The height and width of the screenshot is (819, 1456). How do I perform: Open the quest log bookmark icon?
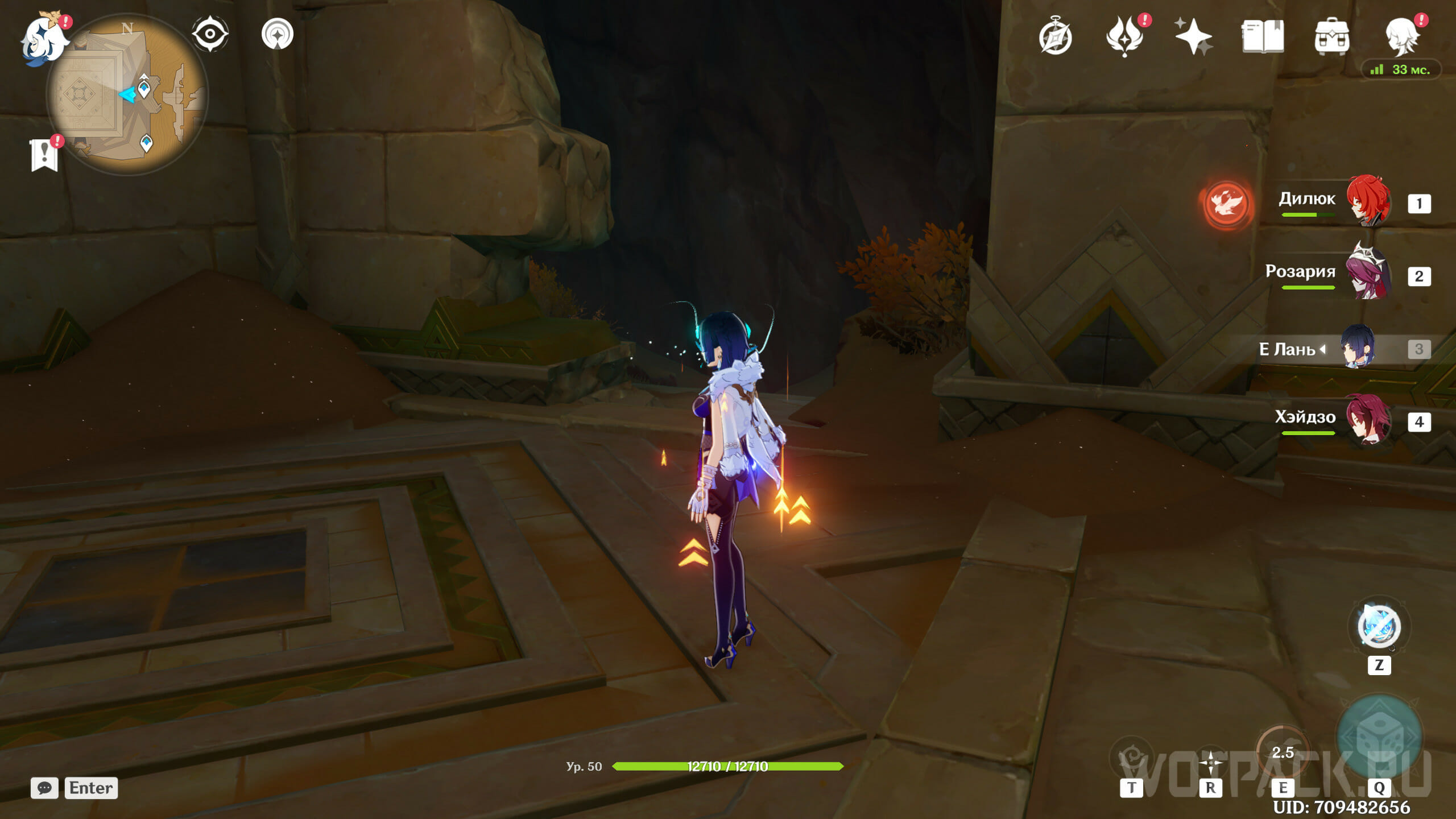[44, 155]
